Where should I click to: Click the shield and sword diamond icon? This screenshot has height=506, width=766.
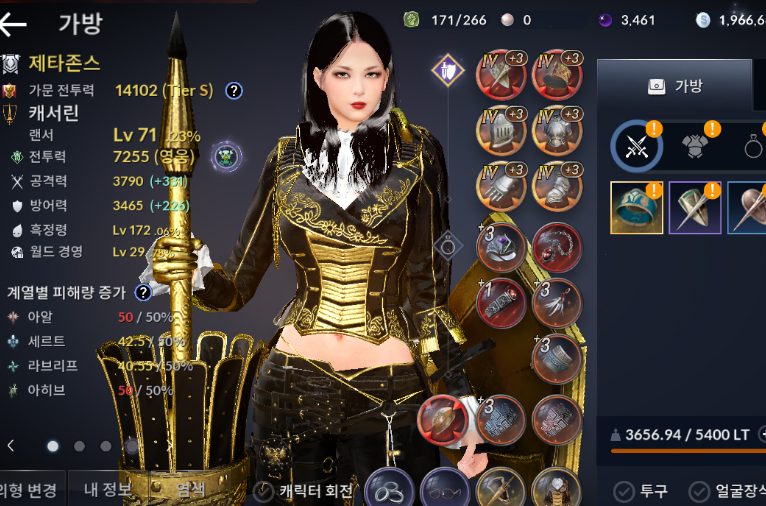[448, 70]
